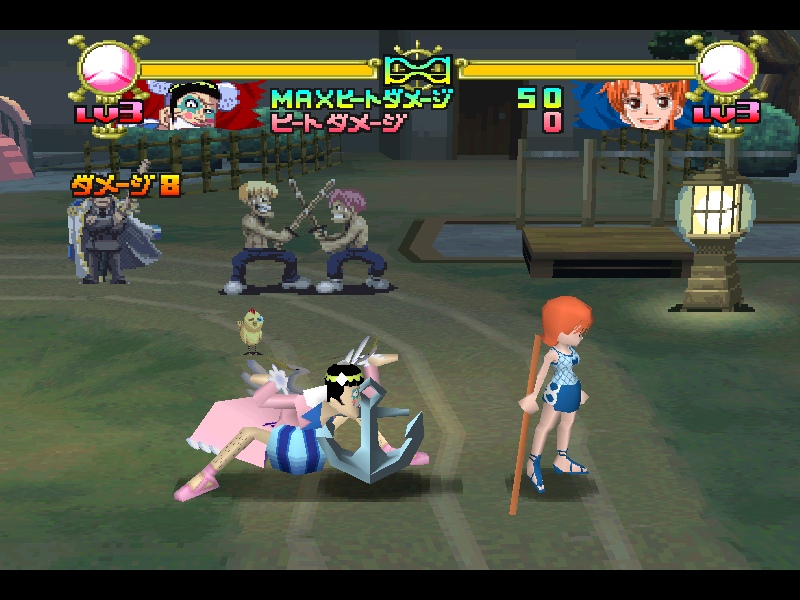Viewport: 800px width, 600px height.
Task: Click the pink orb above the right LV3
Action: pos(727,69)
